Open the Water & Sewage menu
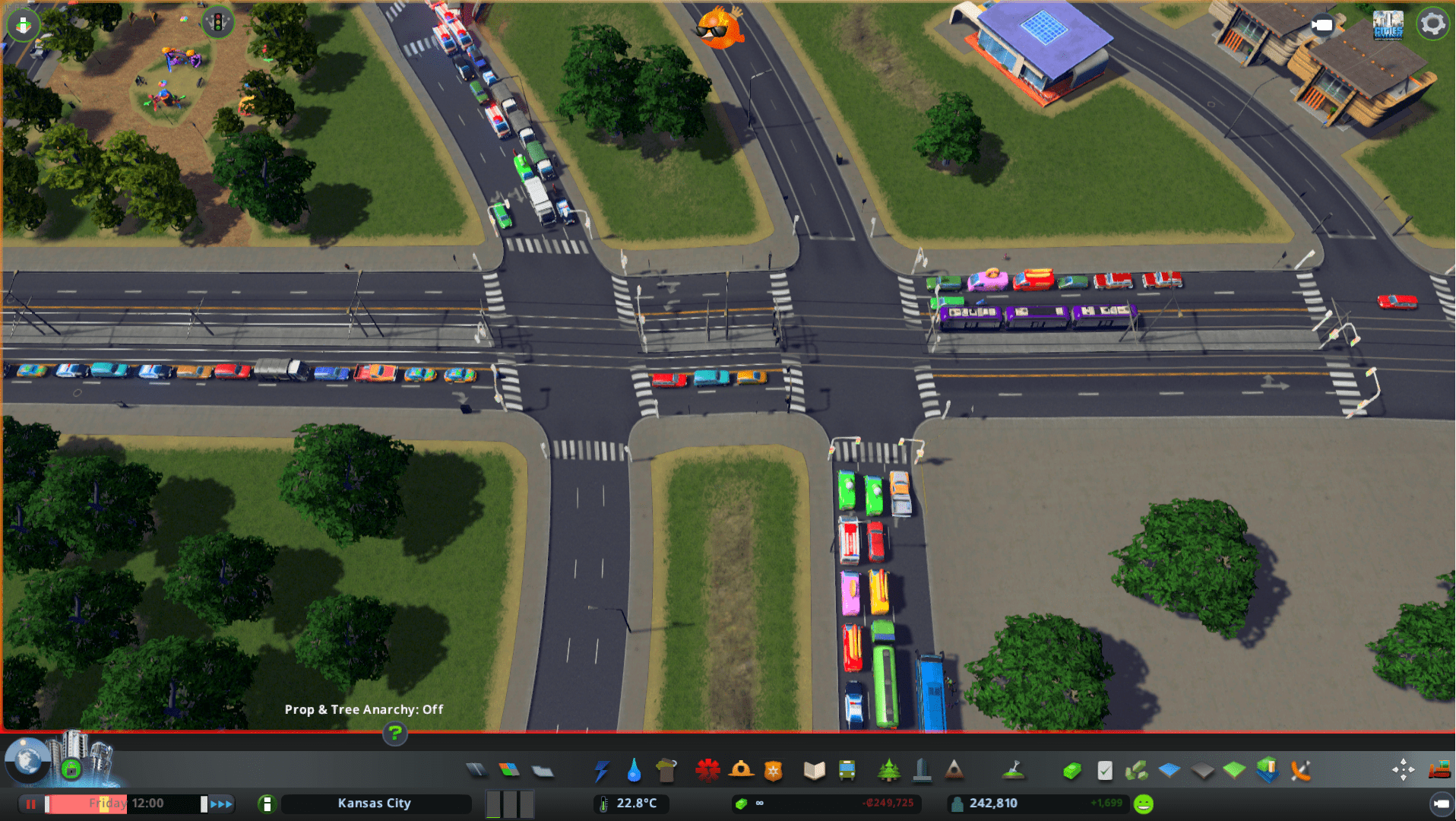This screenshot has height=821, width=1456. [635, 770]
